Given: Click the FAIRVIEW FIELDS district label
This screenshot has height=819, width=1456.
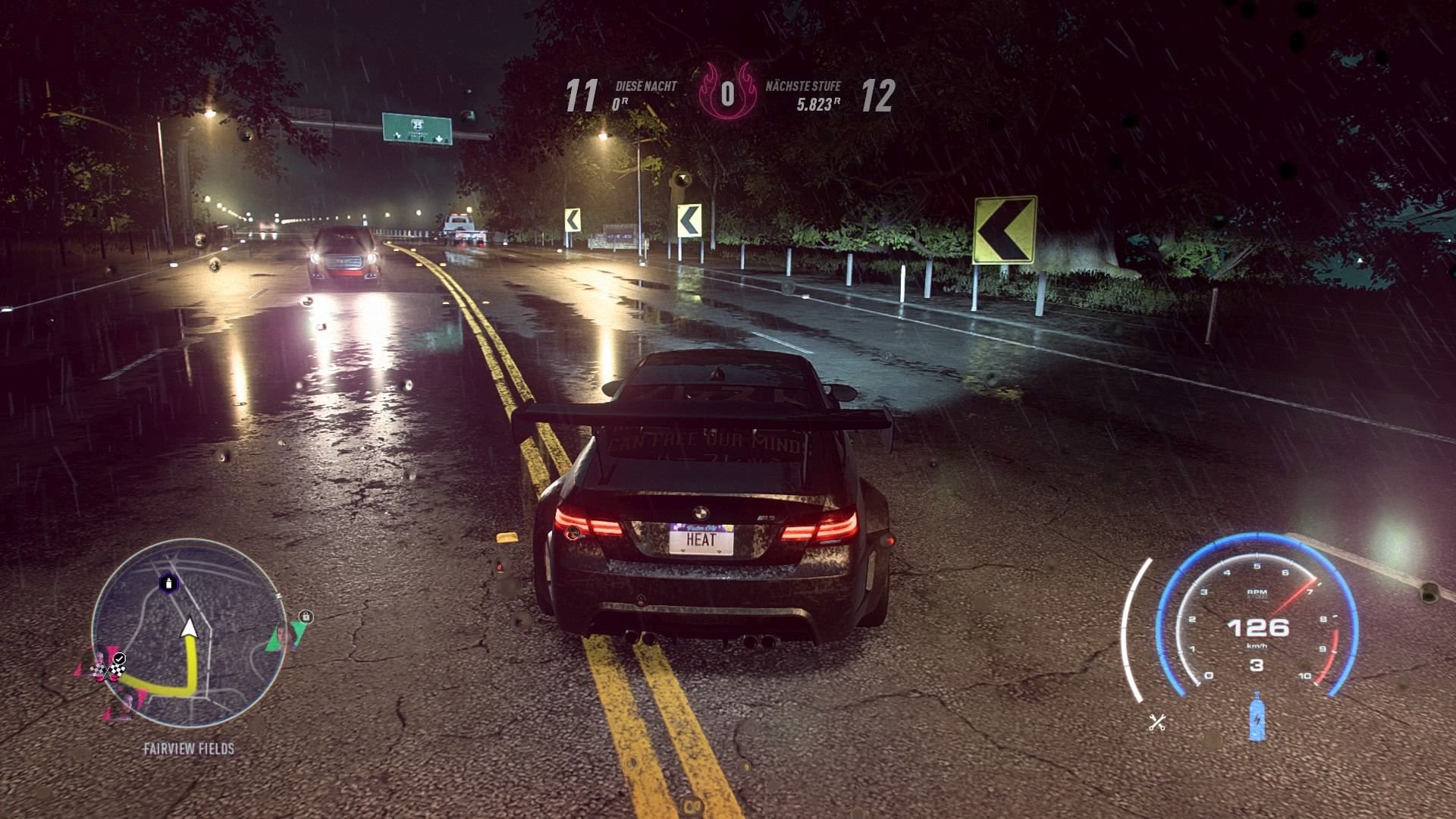Looking at the screenshot, I should tap(188, 748).
